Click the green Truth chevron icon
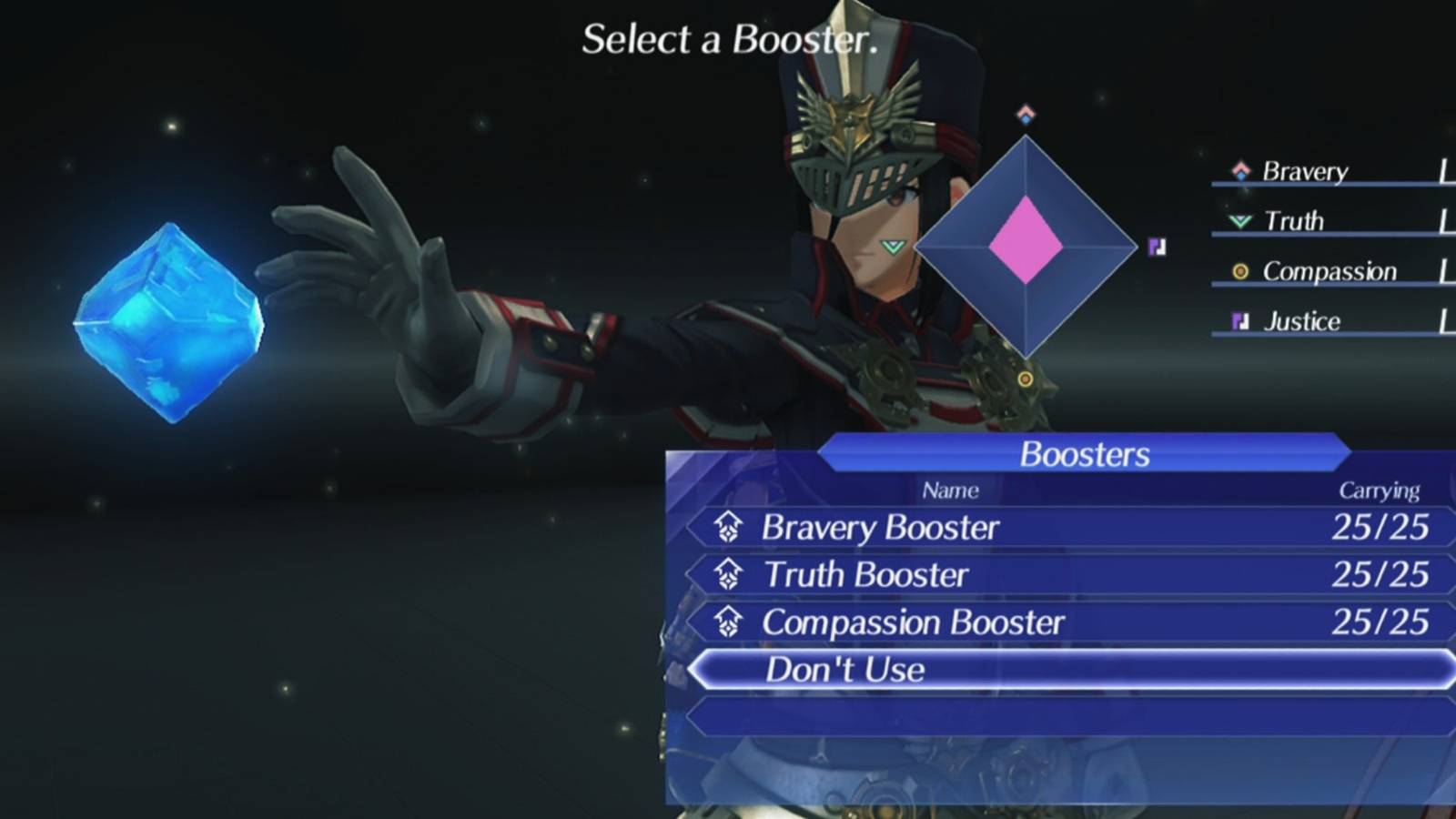Viewport: 1456px width, 819px height. 1239,221
